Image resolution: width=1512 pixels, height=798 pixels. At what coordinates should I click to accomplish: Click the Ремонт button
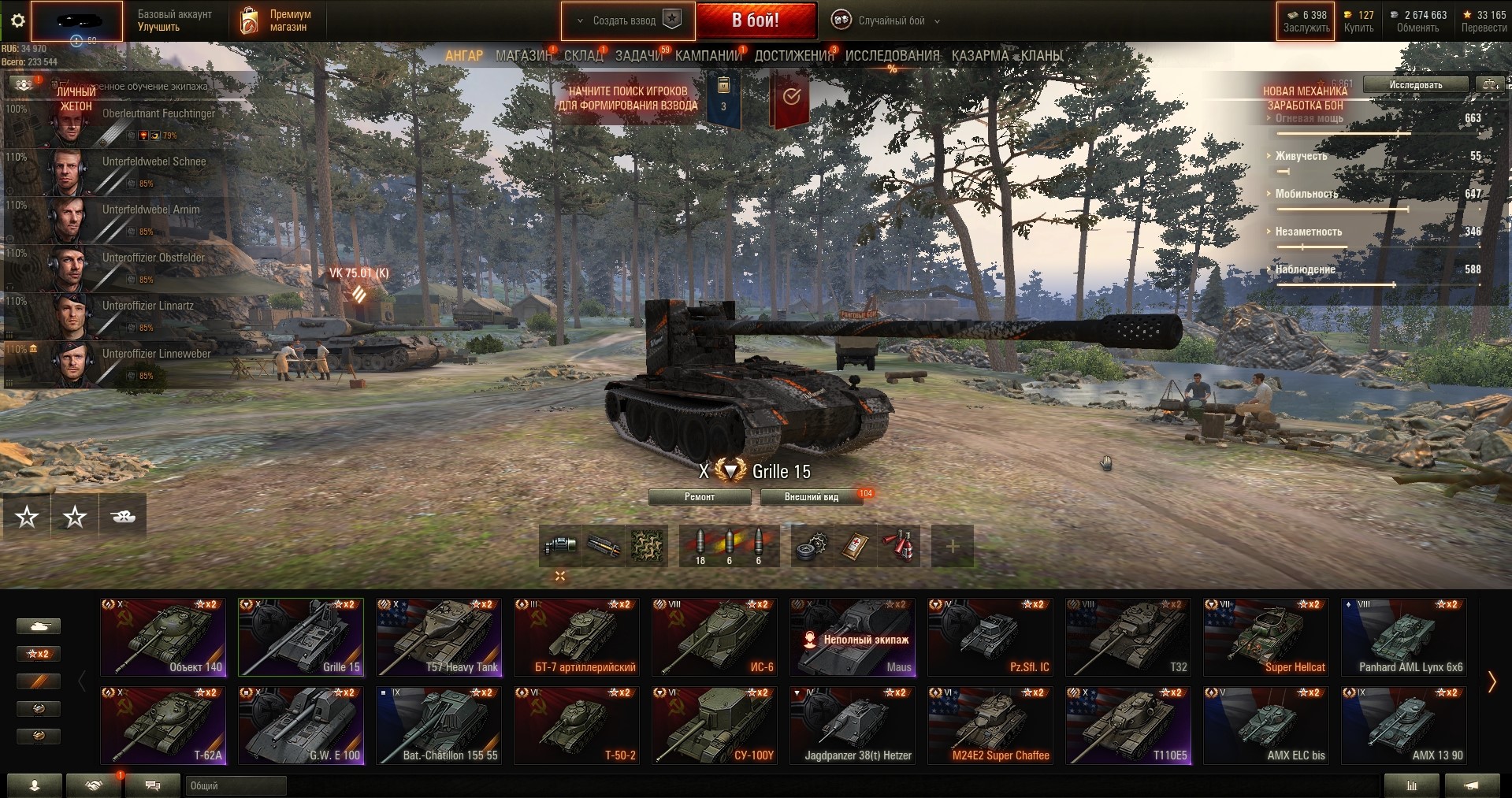tap(700, 497)
